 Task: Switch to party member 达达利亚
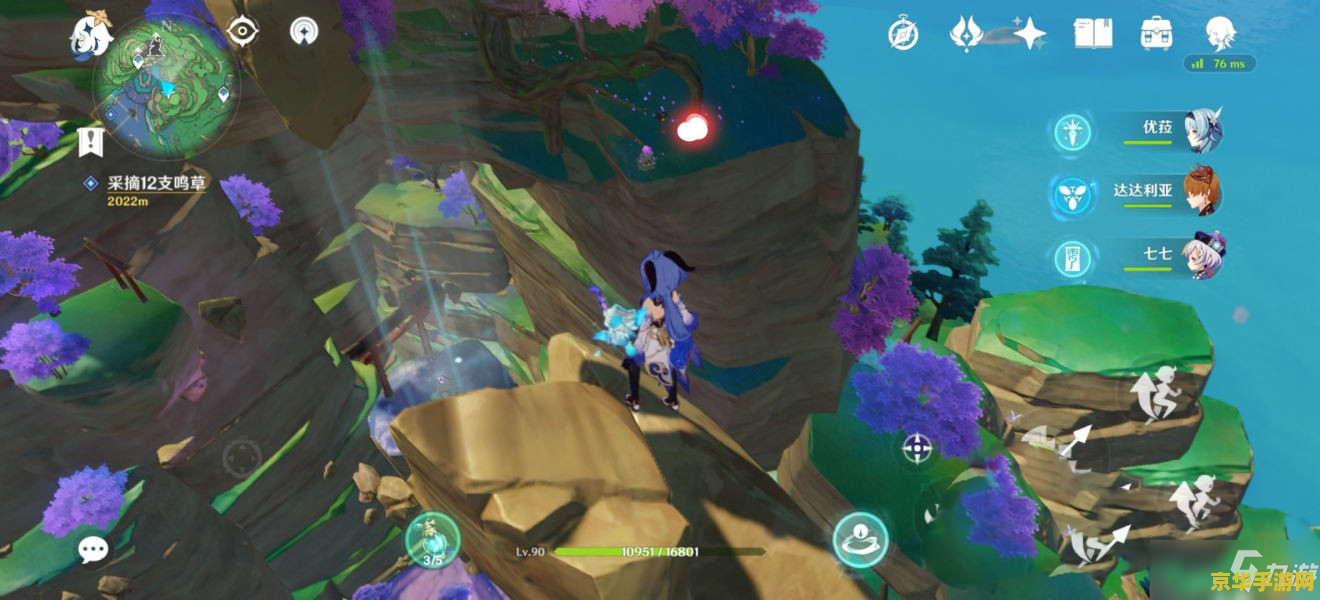(x=1200, y=193)
